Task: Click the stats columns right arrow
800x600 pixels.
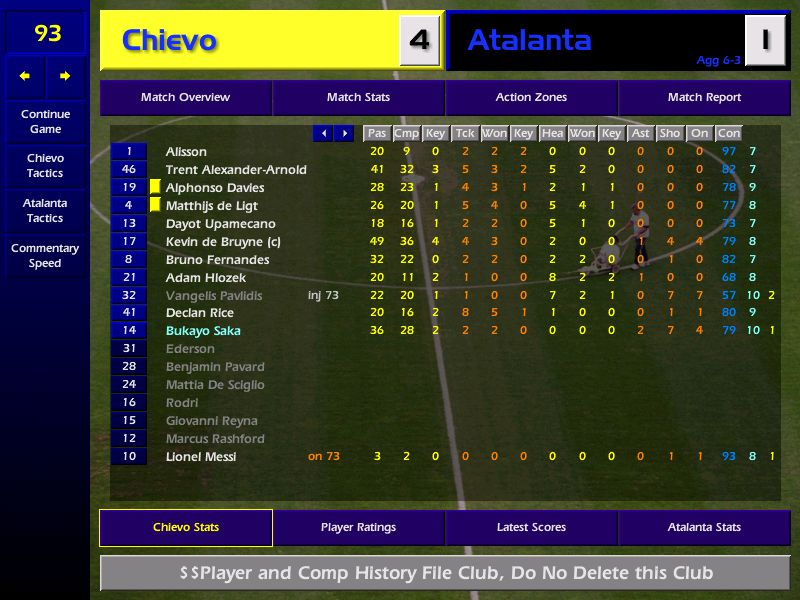Action: point(344,133)
